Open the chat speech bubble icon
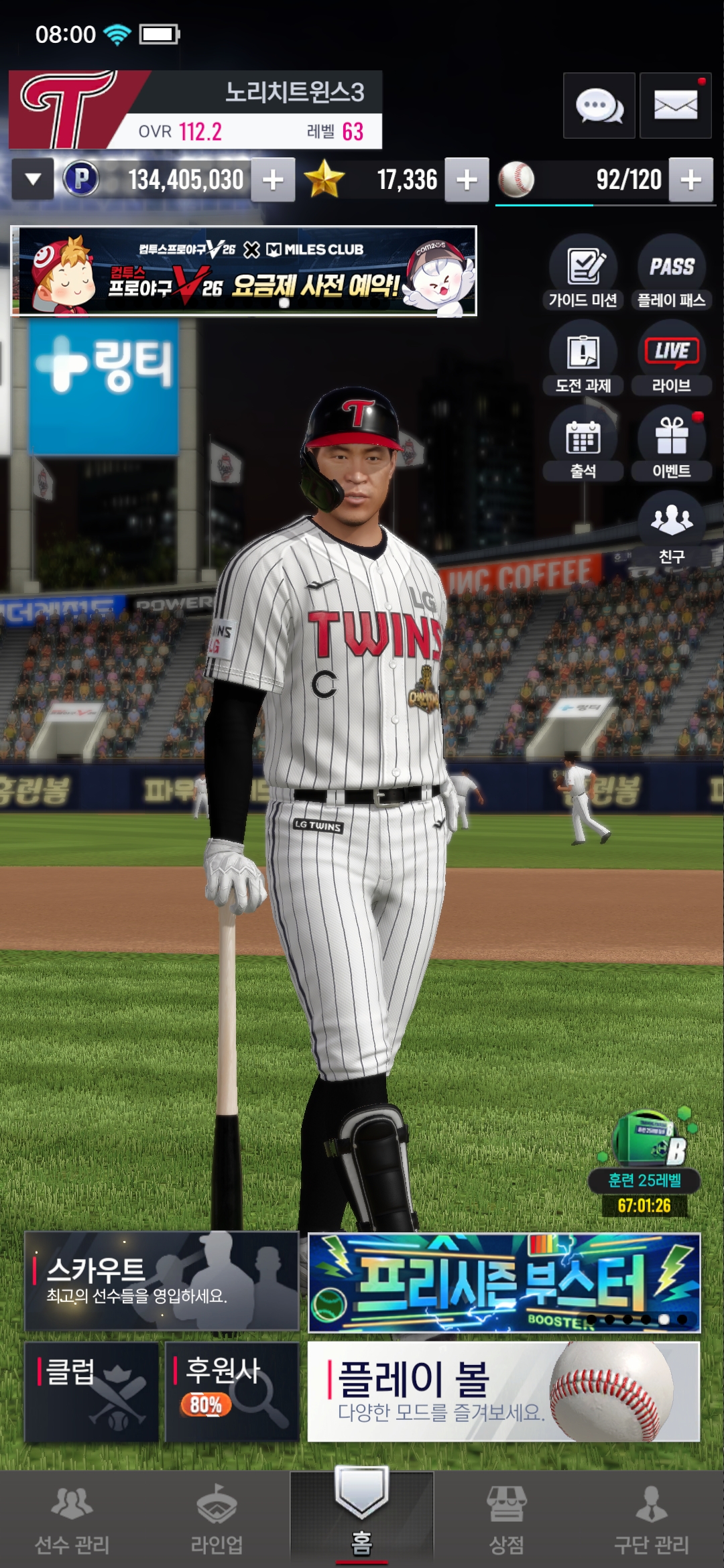The image size is (724, 1568). coord(599,106)
